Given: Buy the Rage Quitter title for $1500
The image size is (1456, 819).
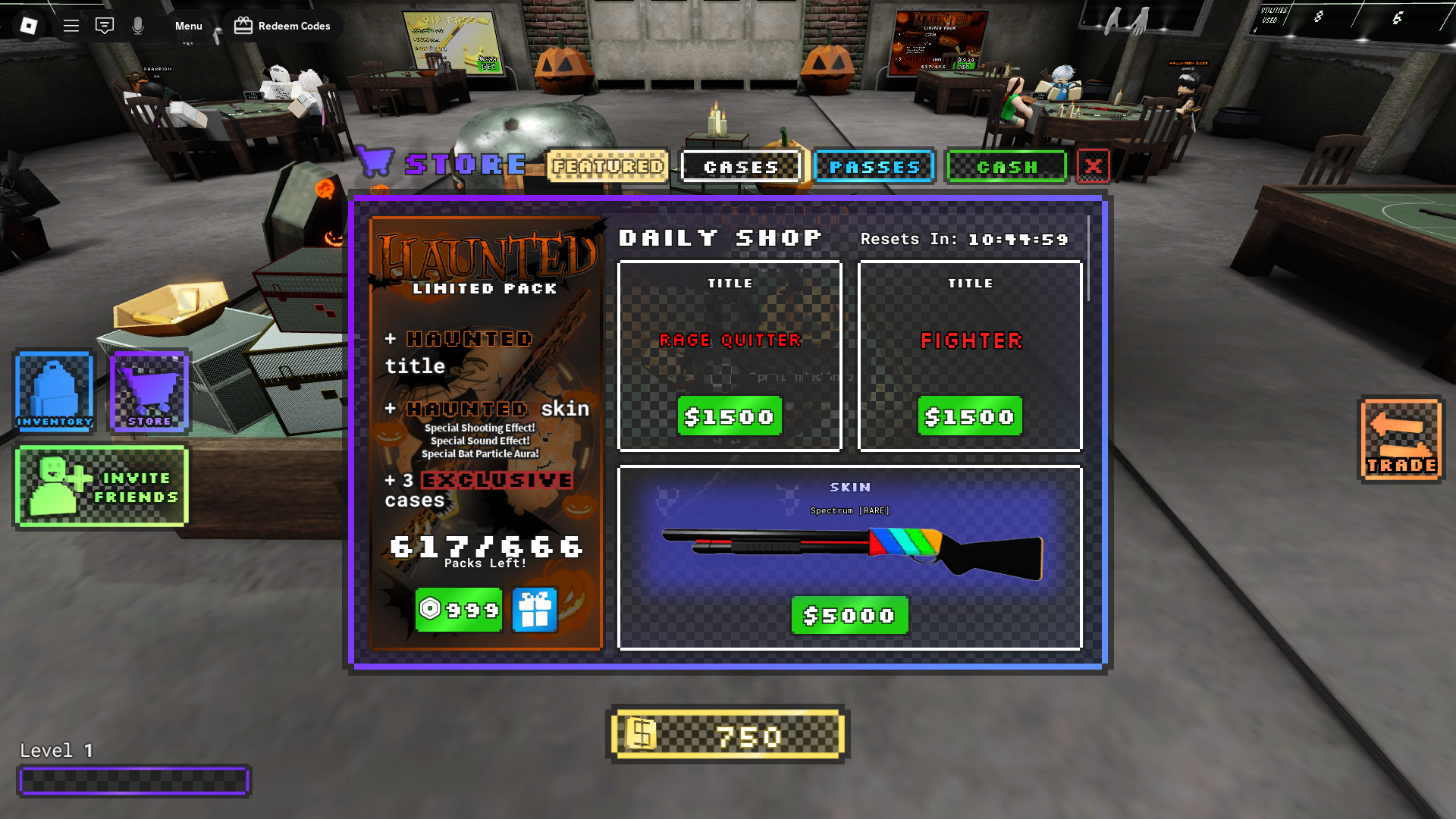Looking at the screenshot, I should (729, 416).
